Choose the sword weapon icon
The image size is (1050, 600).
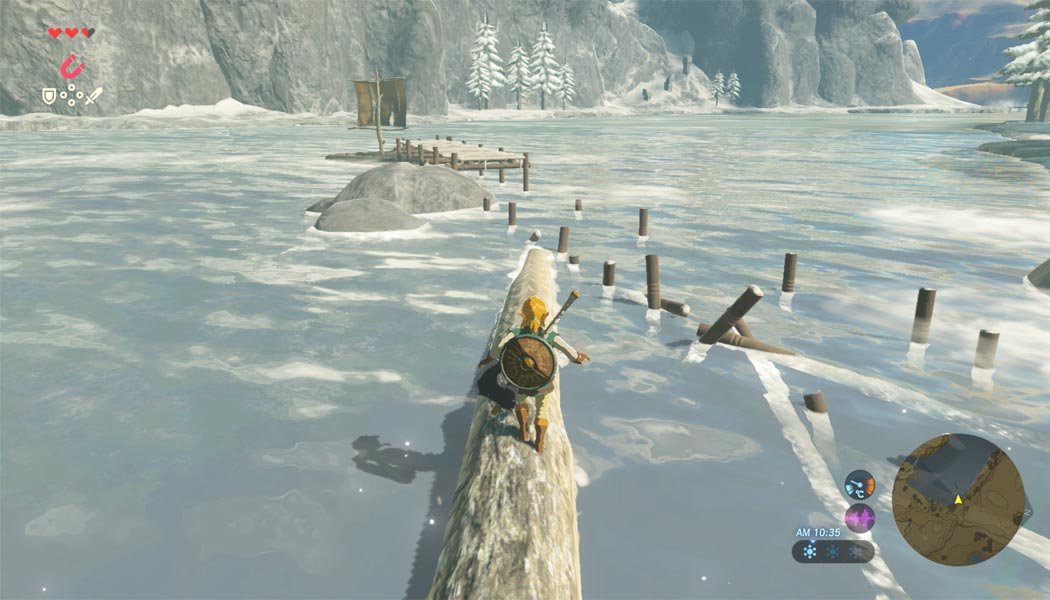pyautogui.click(x=93, y=97)
